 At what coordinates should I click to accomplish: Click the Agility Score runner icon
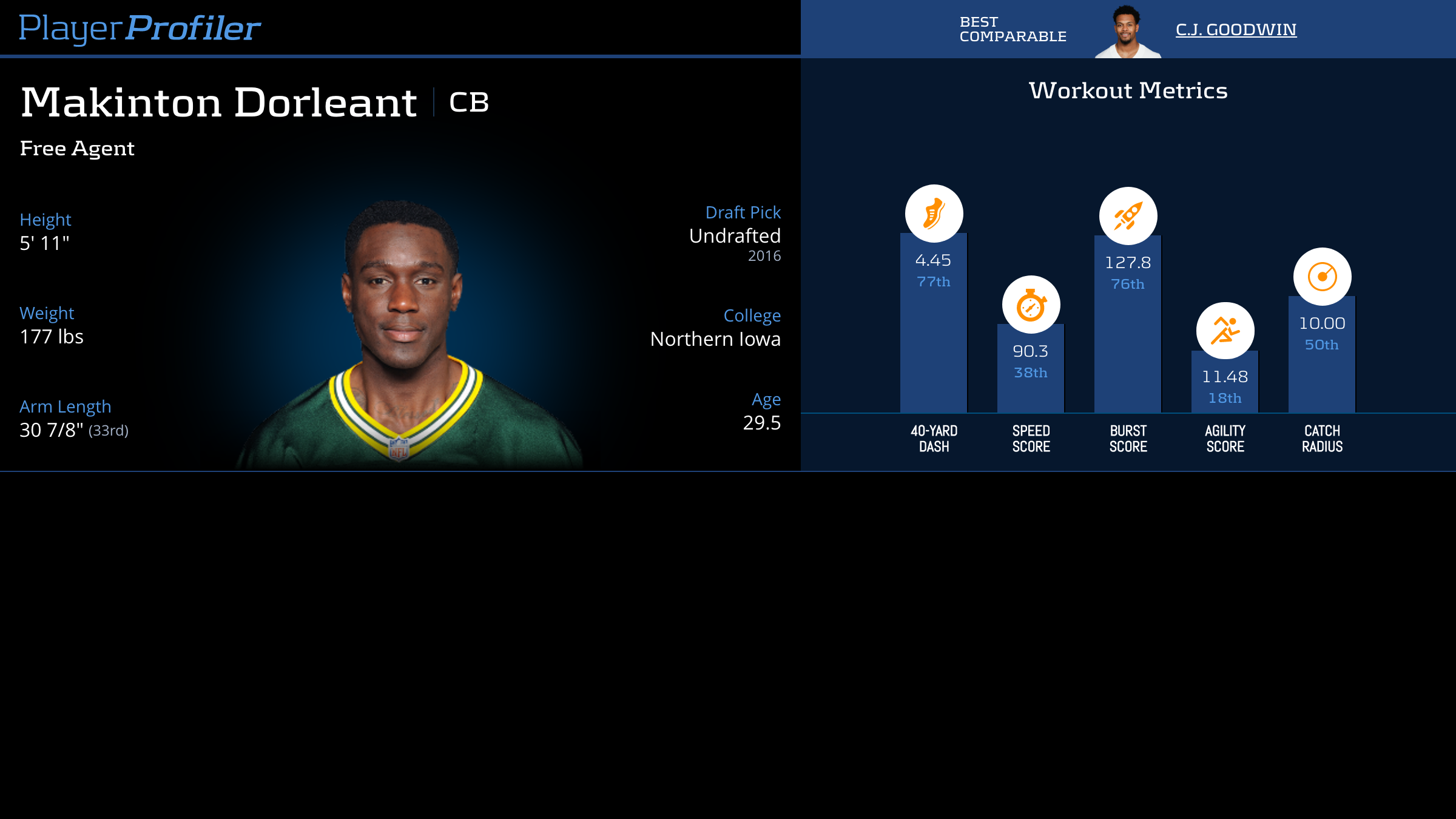pyautogui.click(x=1225, y=331)
